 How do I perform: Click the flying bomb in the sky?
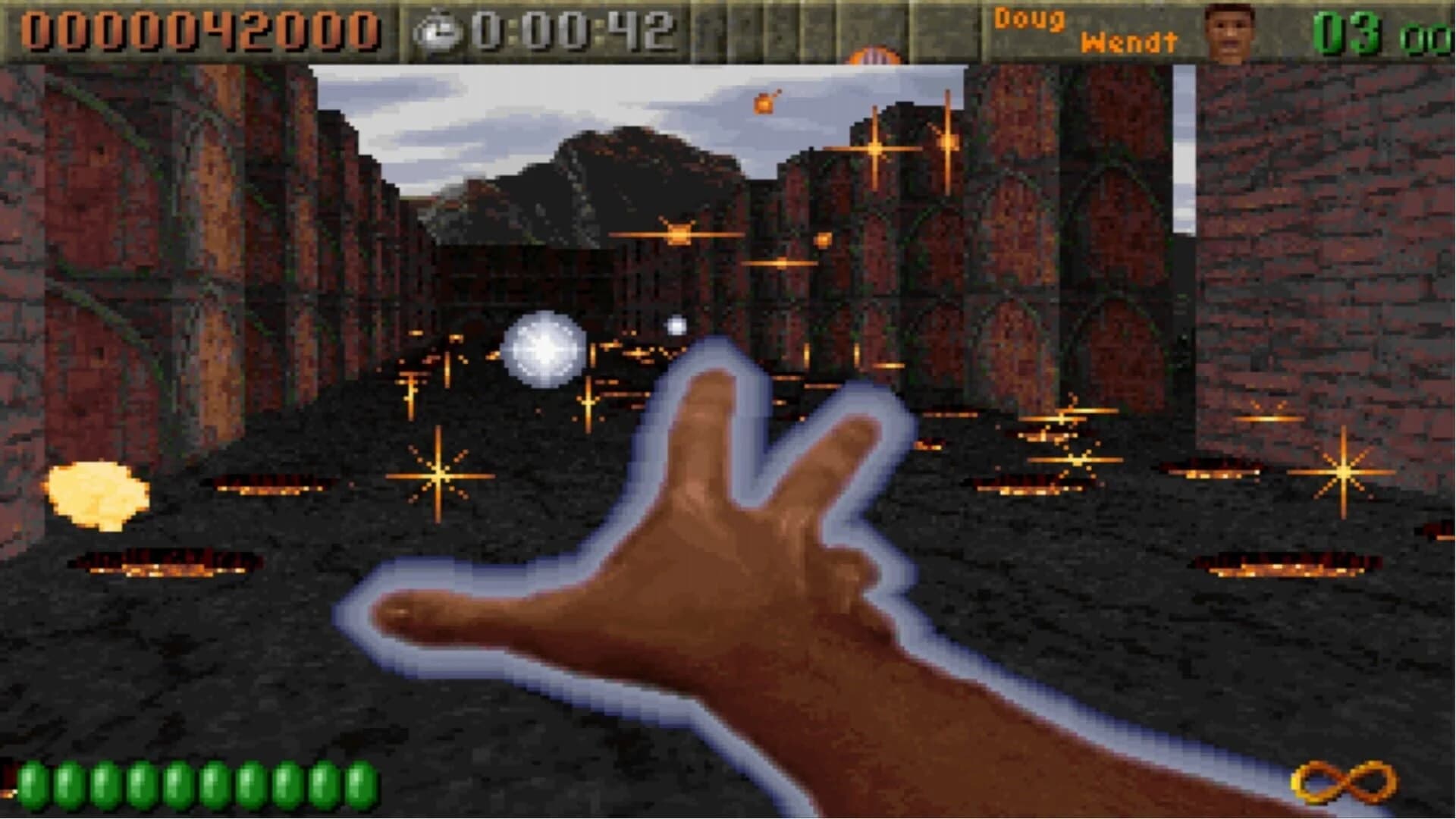pyautogui.click(x=764, y=102)
